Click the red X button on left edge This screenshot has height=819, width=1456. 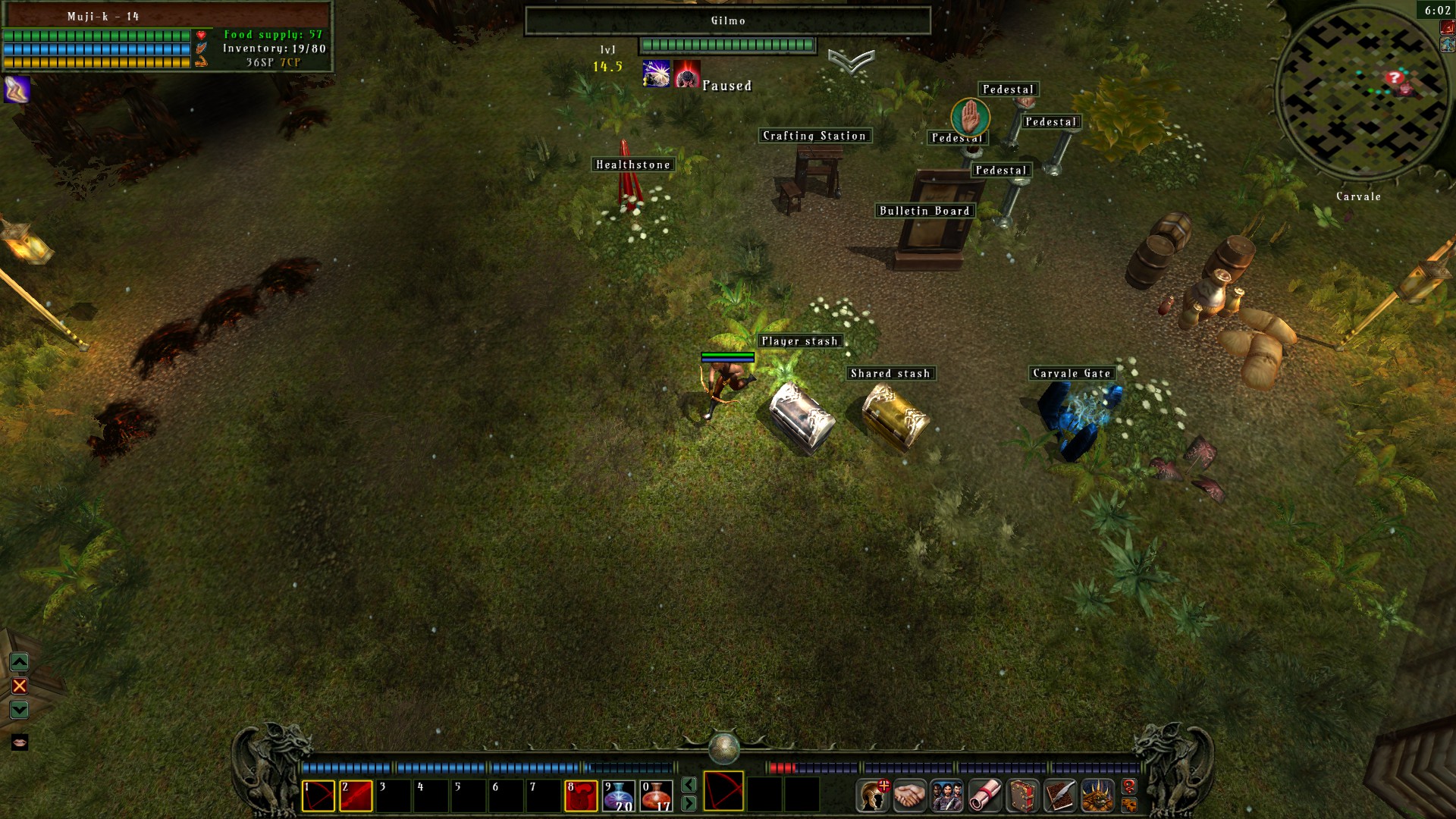[20, 686]
